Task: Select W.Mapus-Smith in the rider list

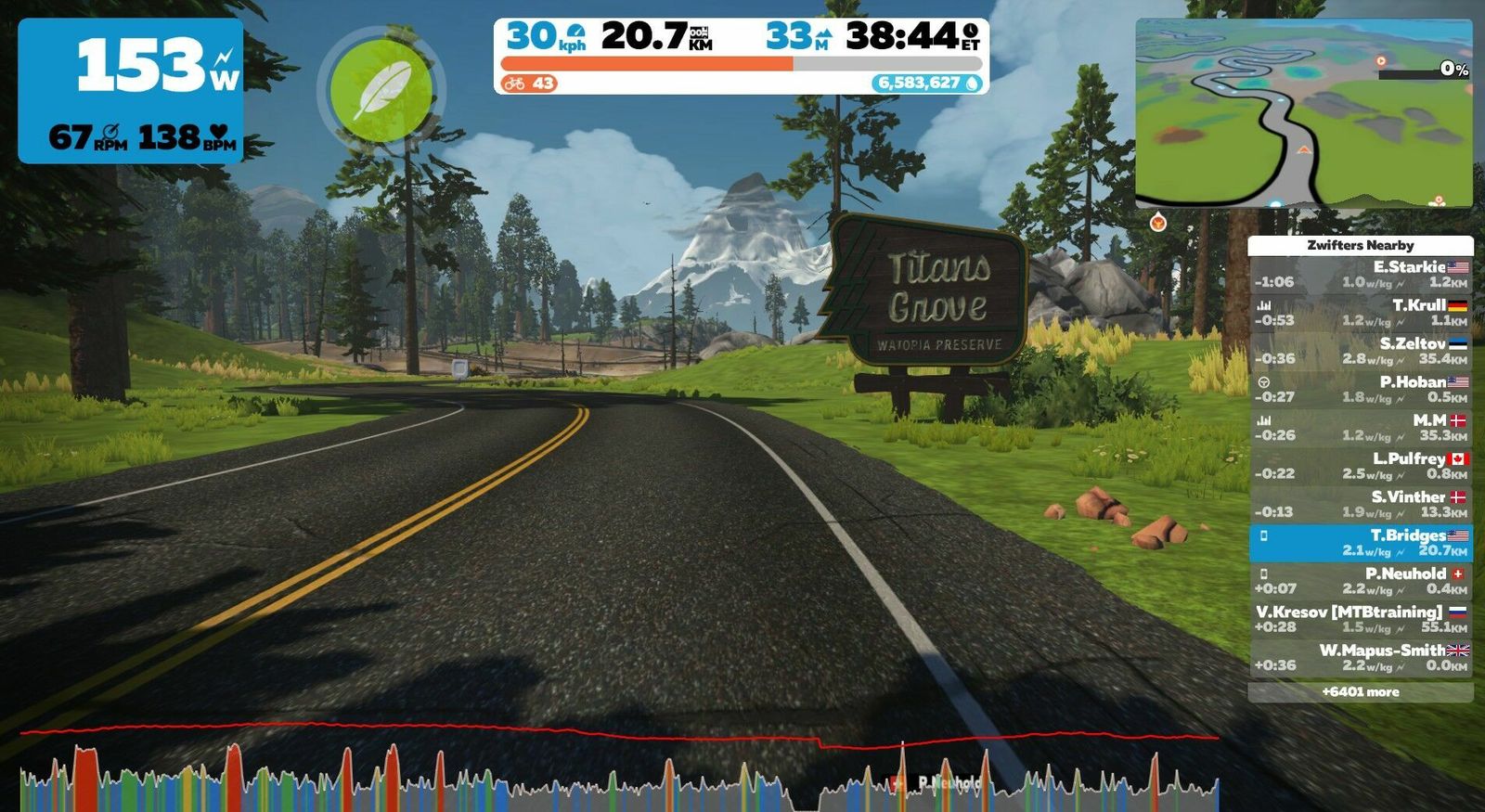Action: pyautogui.click(x=1361, y=657)
